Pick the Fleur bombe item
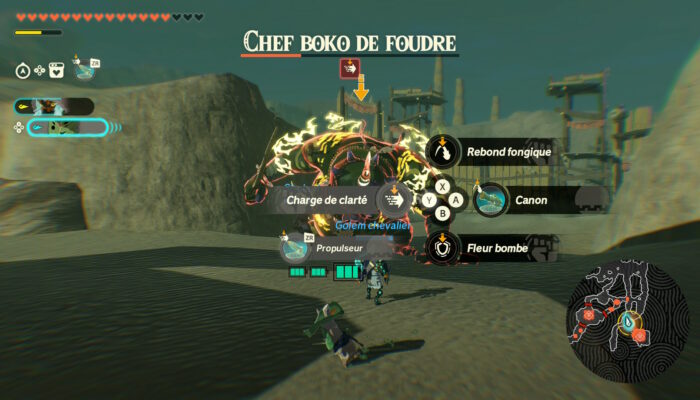The image size is (700, 400). click(x=443, y=247)
